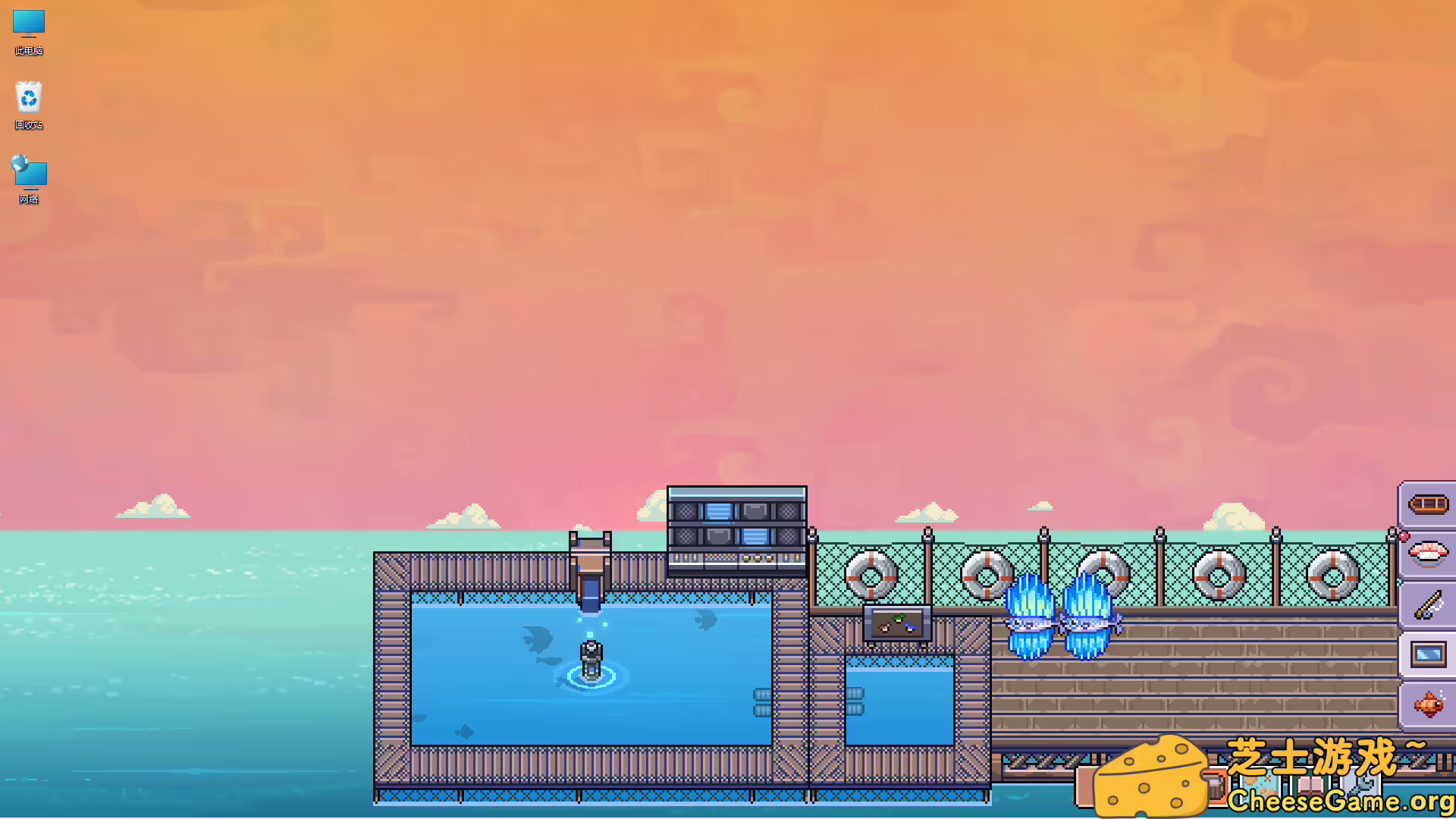Open the sushi dish icon on the sidebar
Image resolution: width=1456 pixels, height=819 pixels.
pos(1429,554)
